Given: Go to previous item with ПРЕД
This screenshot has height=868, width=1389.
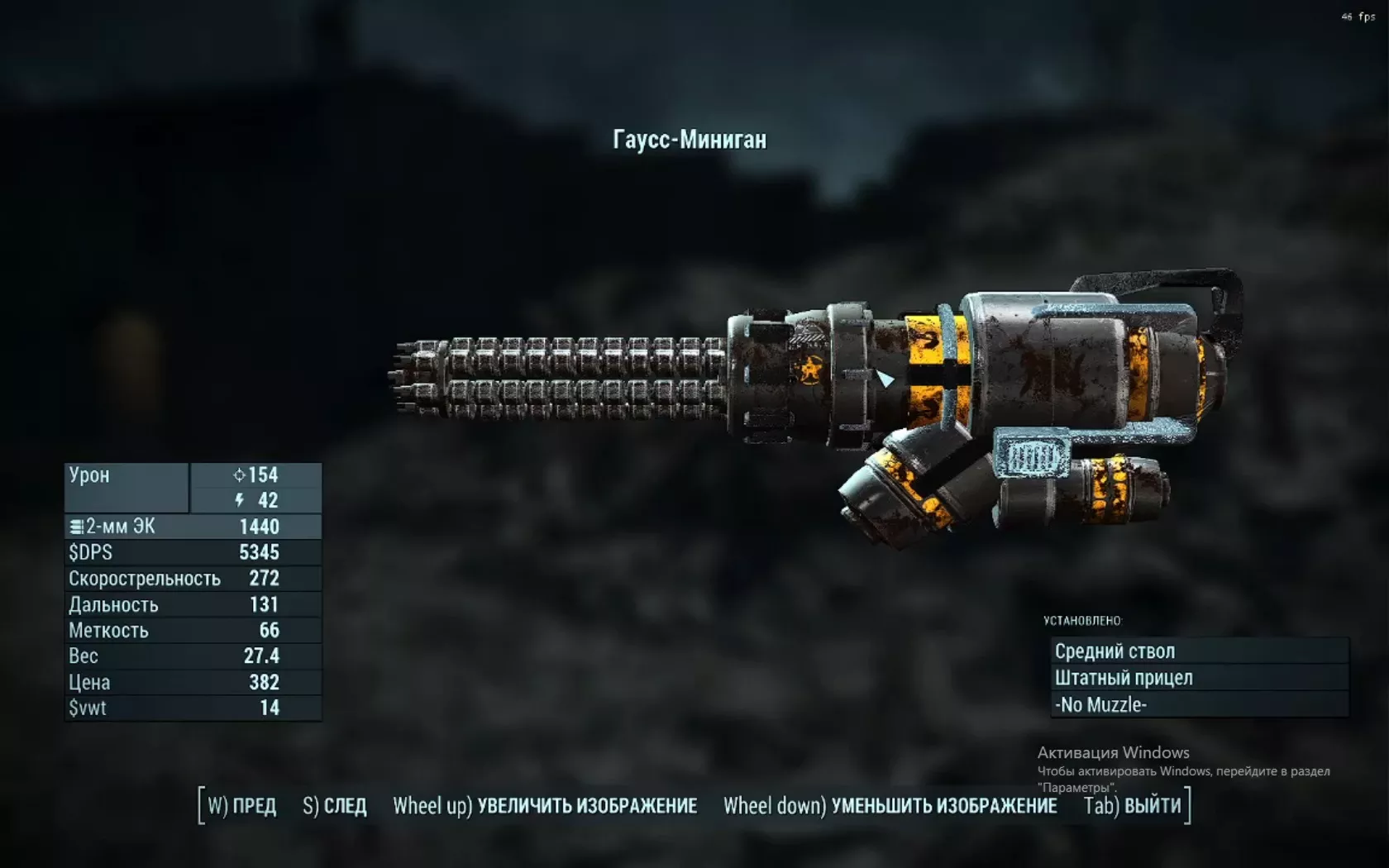Looking at the screenshot, I should pyautogui.click(x=241, y=806).
